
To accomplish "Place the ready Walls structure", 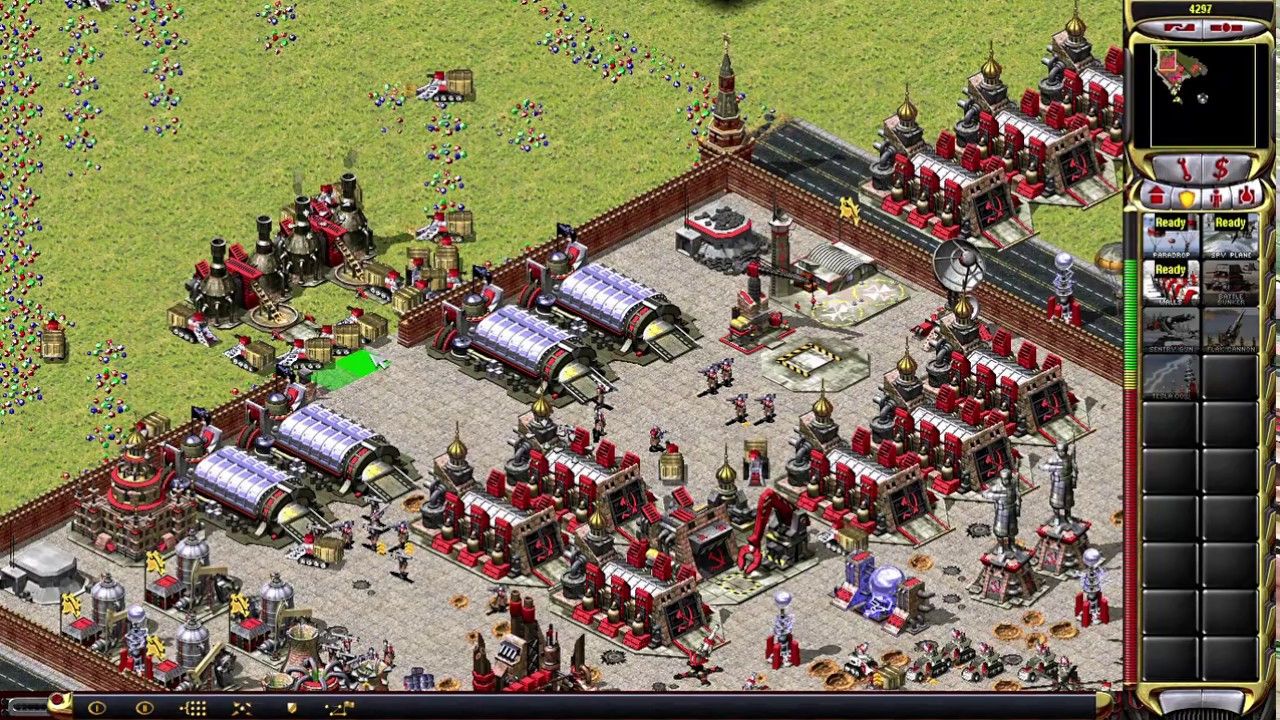I will (1171, 283).
